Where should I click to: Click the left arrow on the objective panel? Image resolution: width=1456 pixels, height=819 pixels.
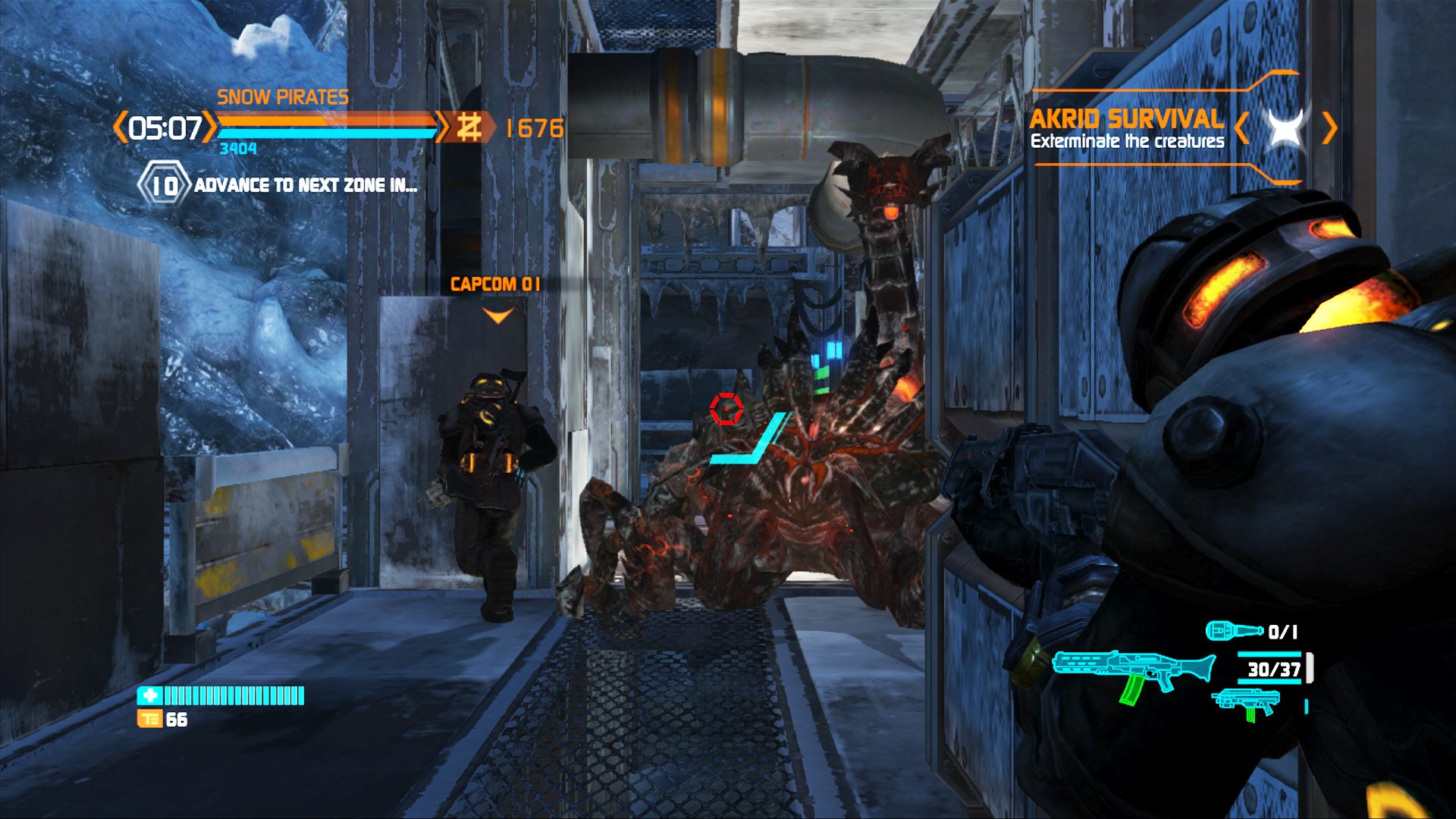[x=1241, y=127]
